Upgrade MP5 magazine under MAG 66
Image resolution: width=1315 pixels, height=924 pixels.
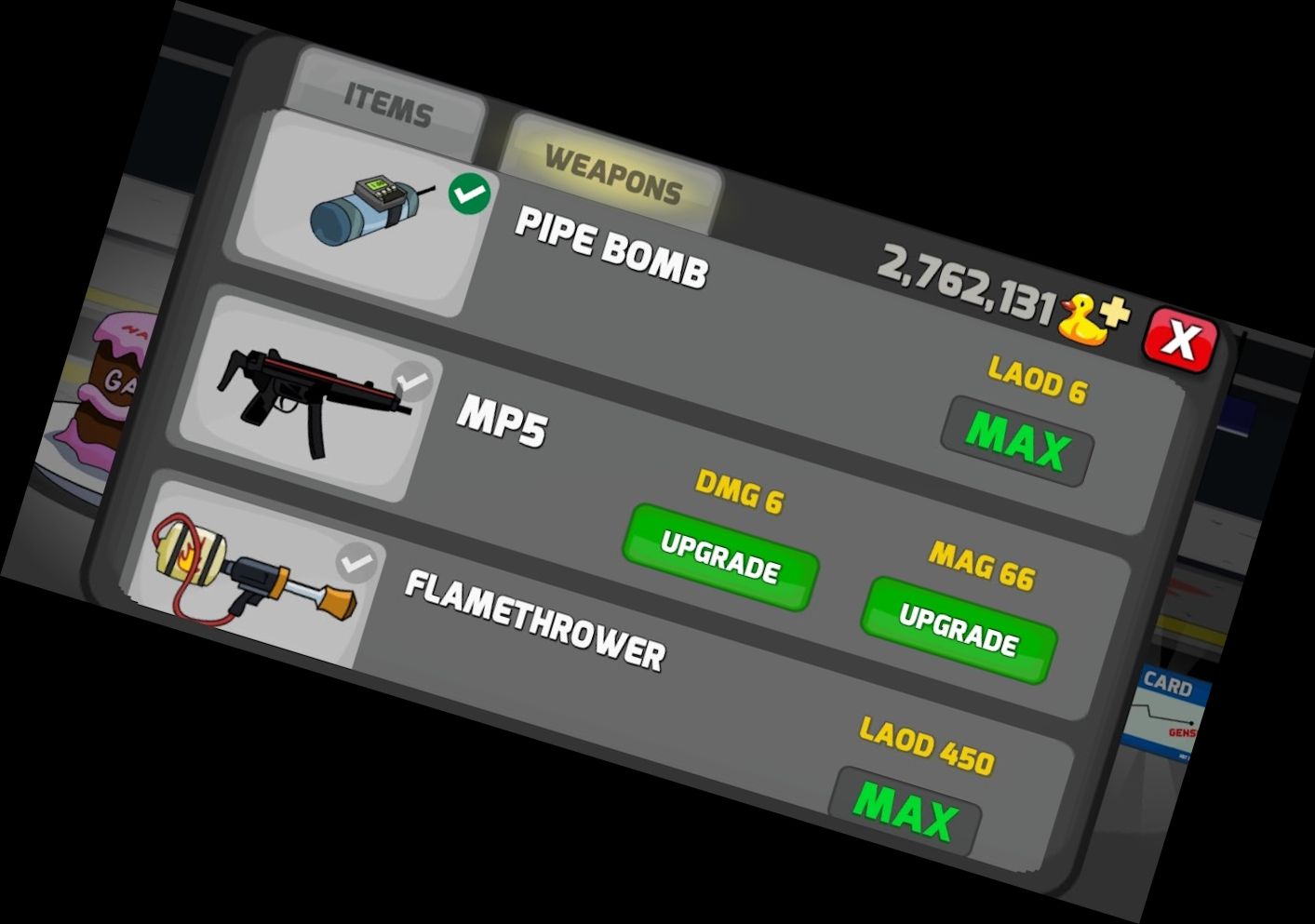[959, 629]
